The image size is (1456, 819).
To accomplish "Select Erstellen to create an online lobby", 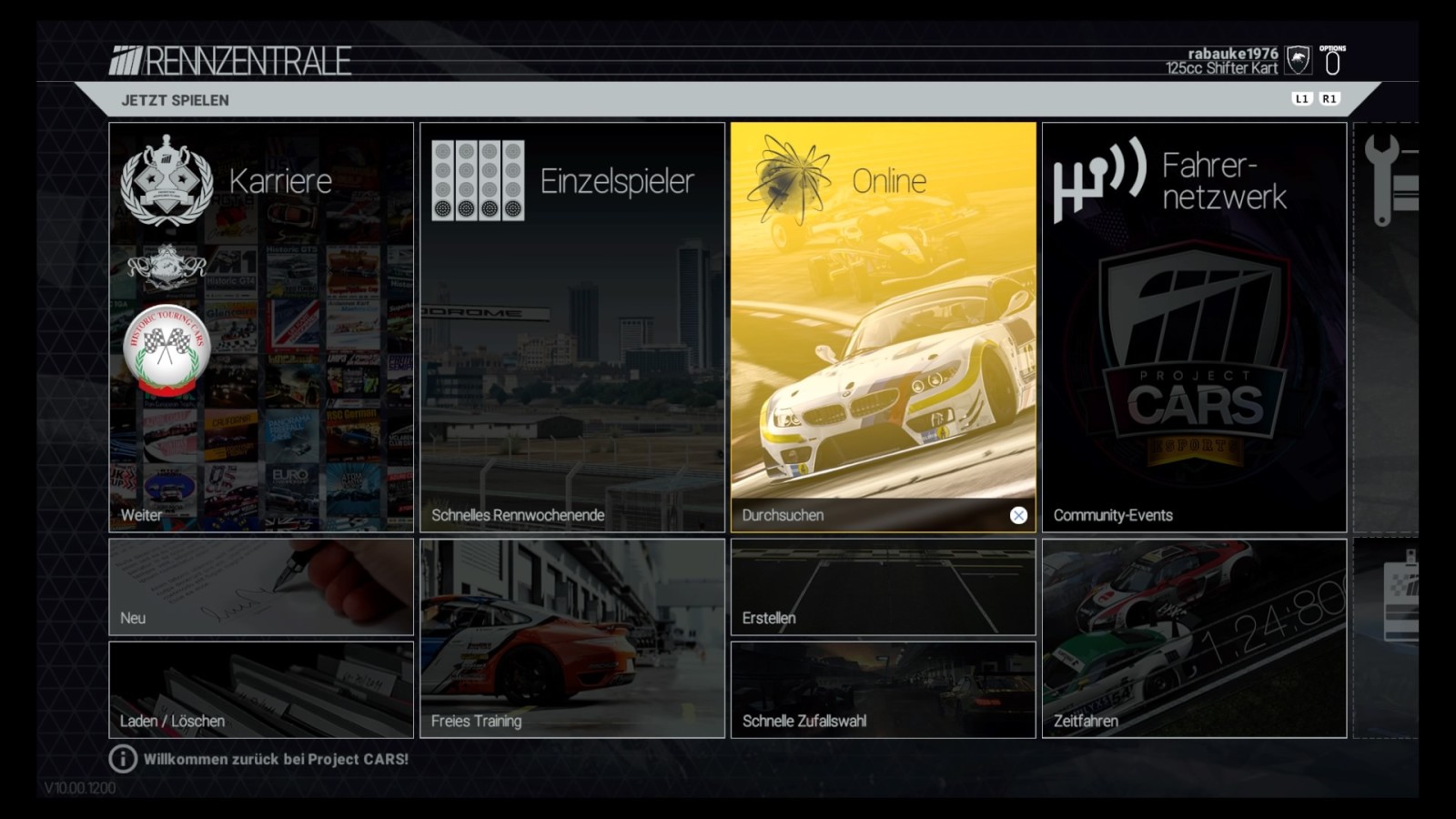I will coord(883,587).
